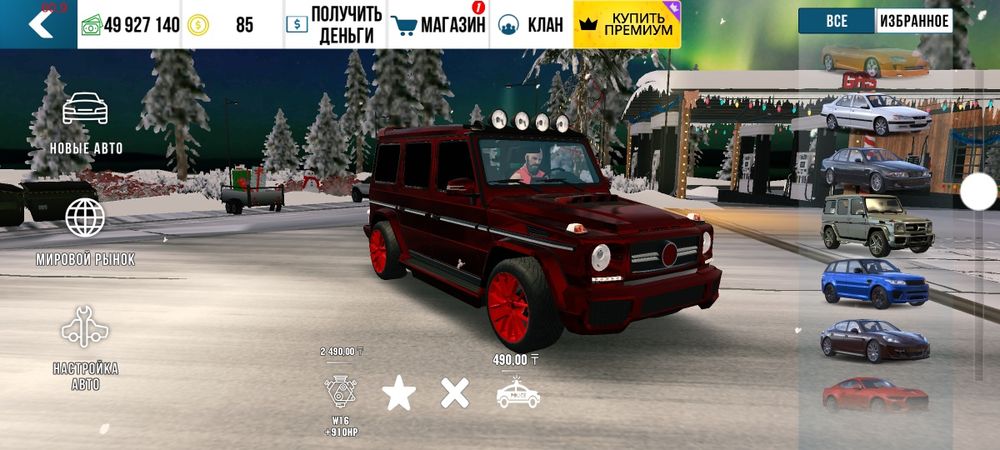Tap the Купить премиум button

tap(627, 25)
